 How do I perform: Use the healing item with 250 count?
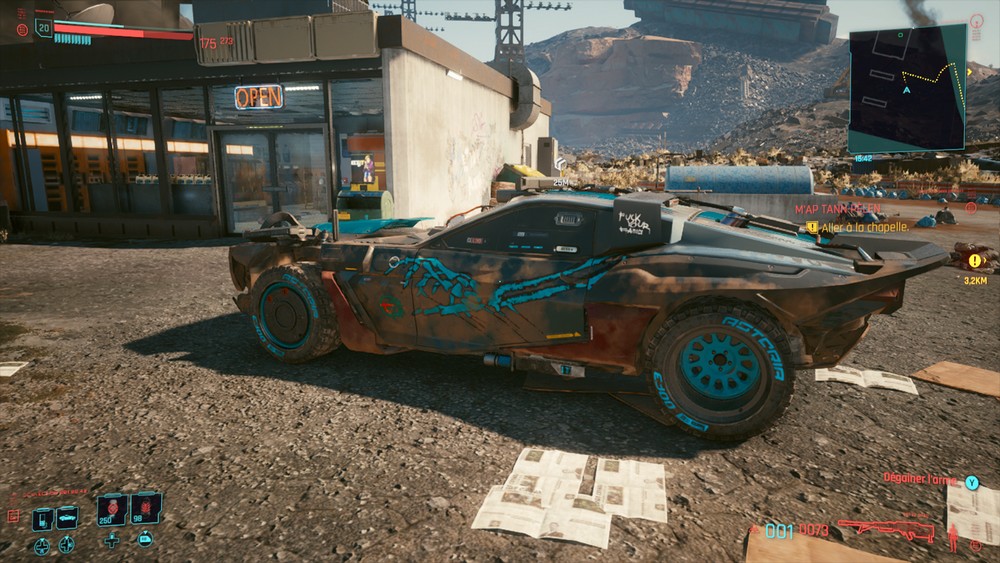pyautogui.click(x=111, y=509)
